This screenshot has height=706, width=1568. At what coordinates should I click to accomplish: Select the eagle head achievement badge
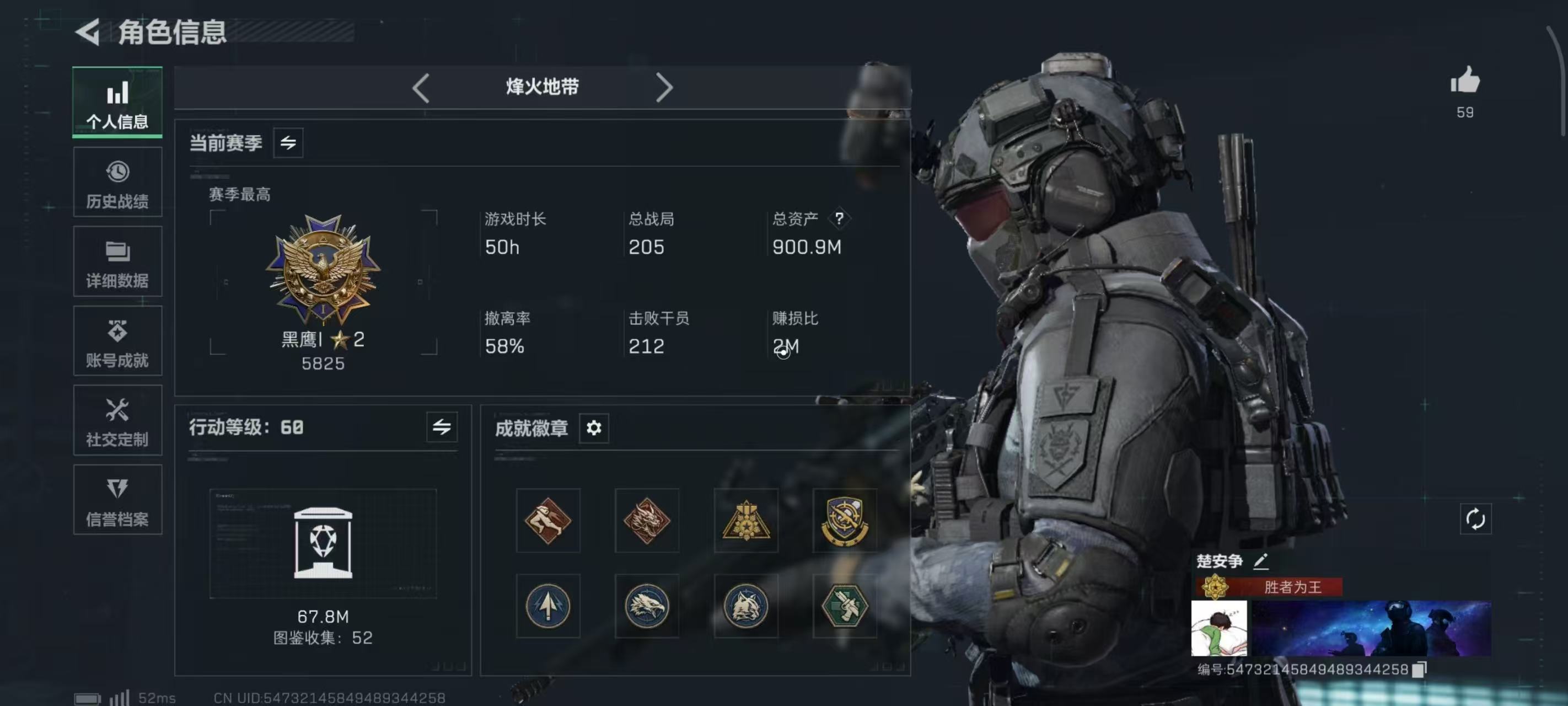[646, 606]
